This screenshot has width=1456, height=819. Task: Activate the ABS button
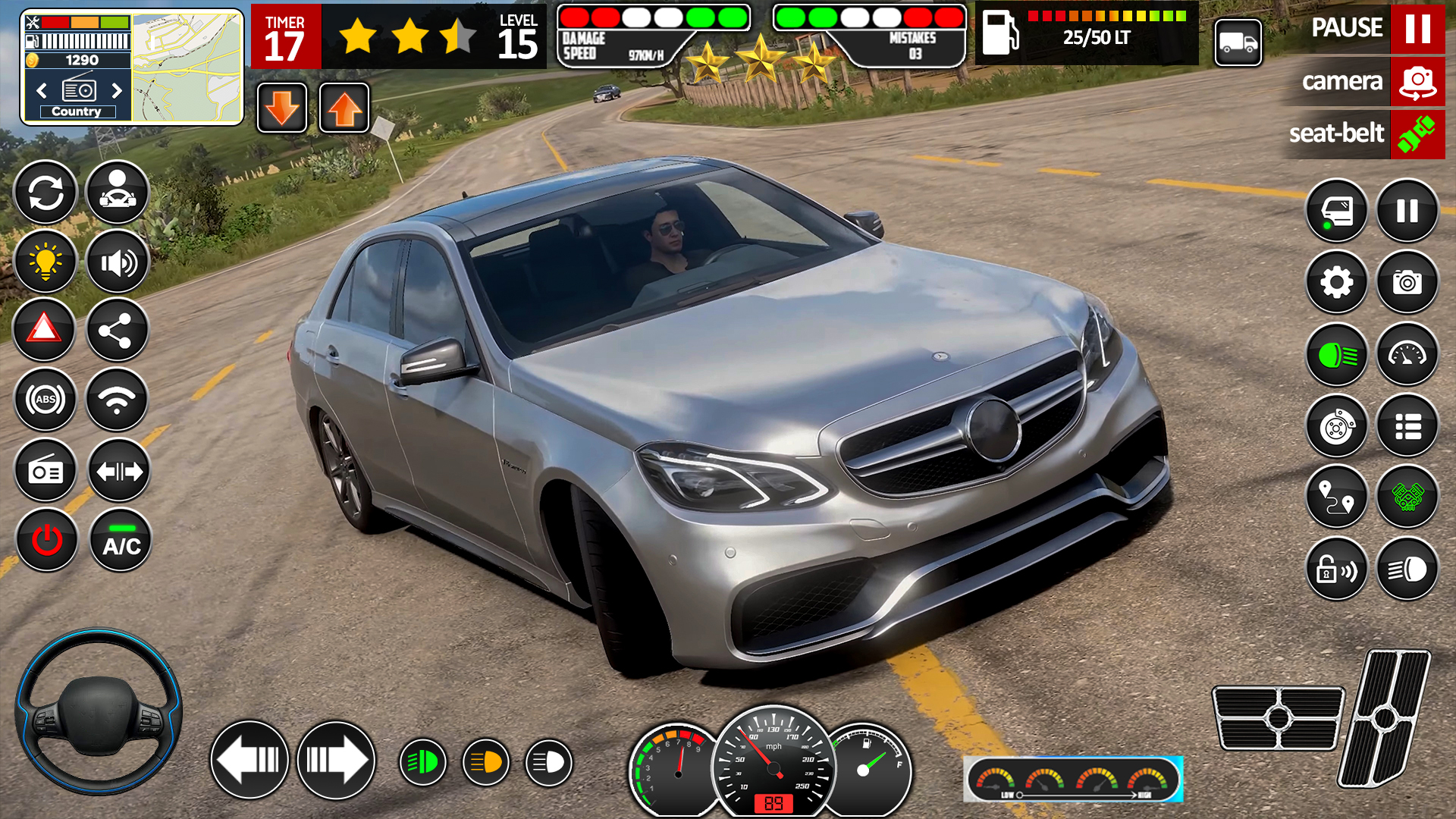coord(45,399)
